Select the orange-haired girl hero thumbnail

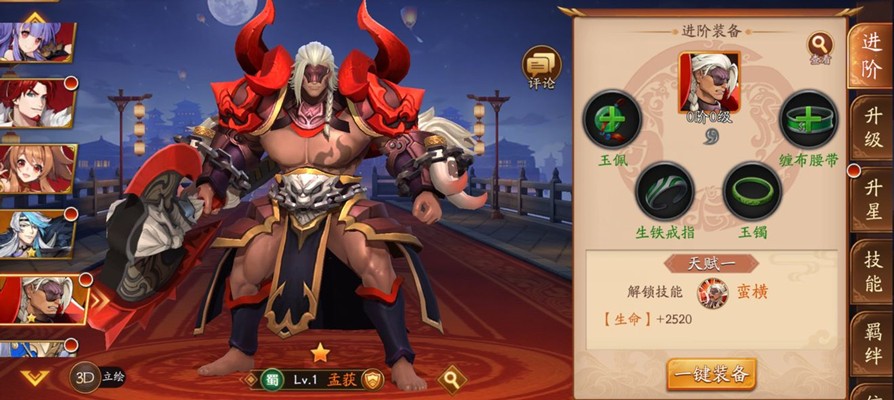pos(38,168)
